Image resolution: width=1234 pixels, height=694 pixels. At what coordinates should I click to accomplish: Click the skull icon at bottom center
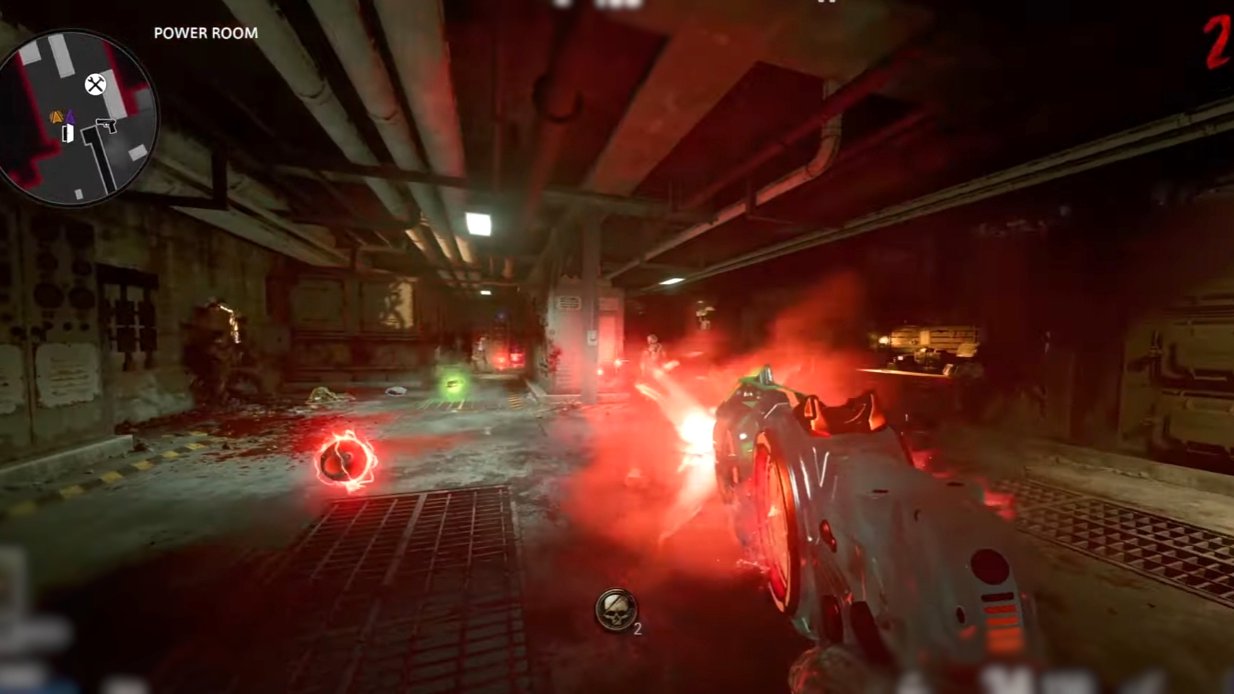[615, 609]
